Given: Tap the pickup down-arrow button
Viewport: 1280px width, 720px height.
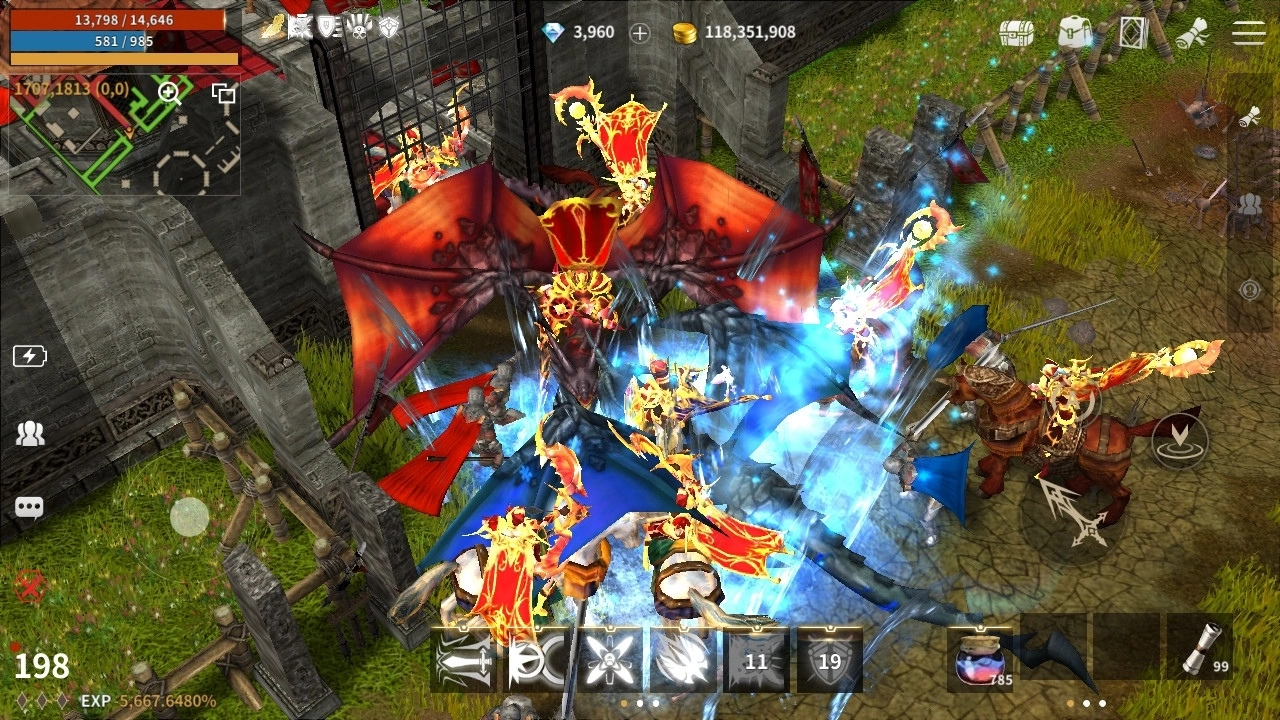Looking at the screenshot, I should click(x=1179, y=438).
